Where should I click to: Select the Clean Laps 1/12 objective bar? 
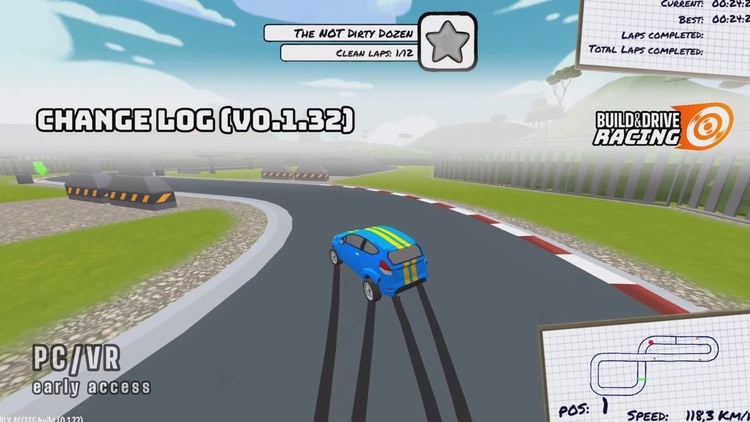point(346,52)
